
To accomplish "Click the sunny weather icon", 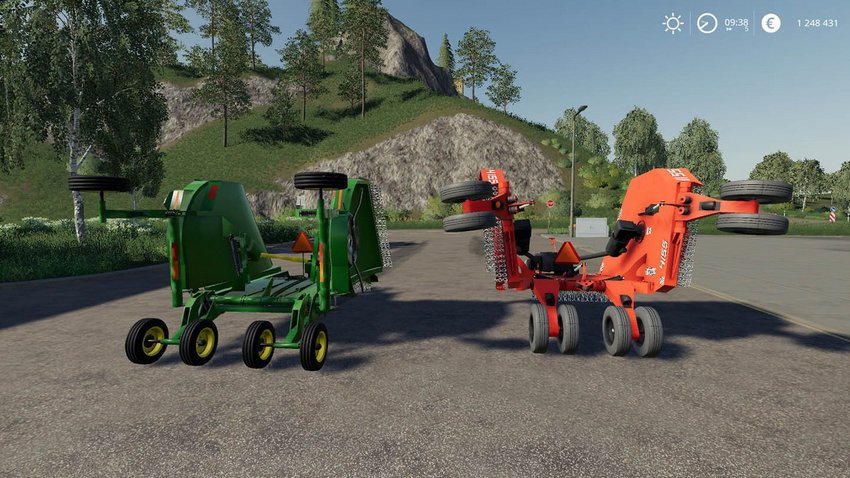I will [673, 23].
